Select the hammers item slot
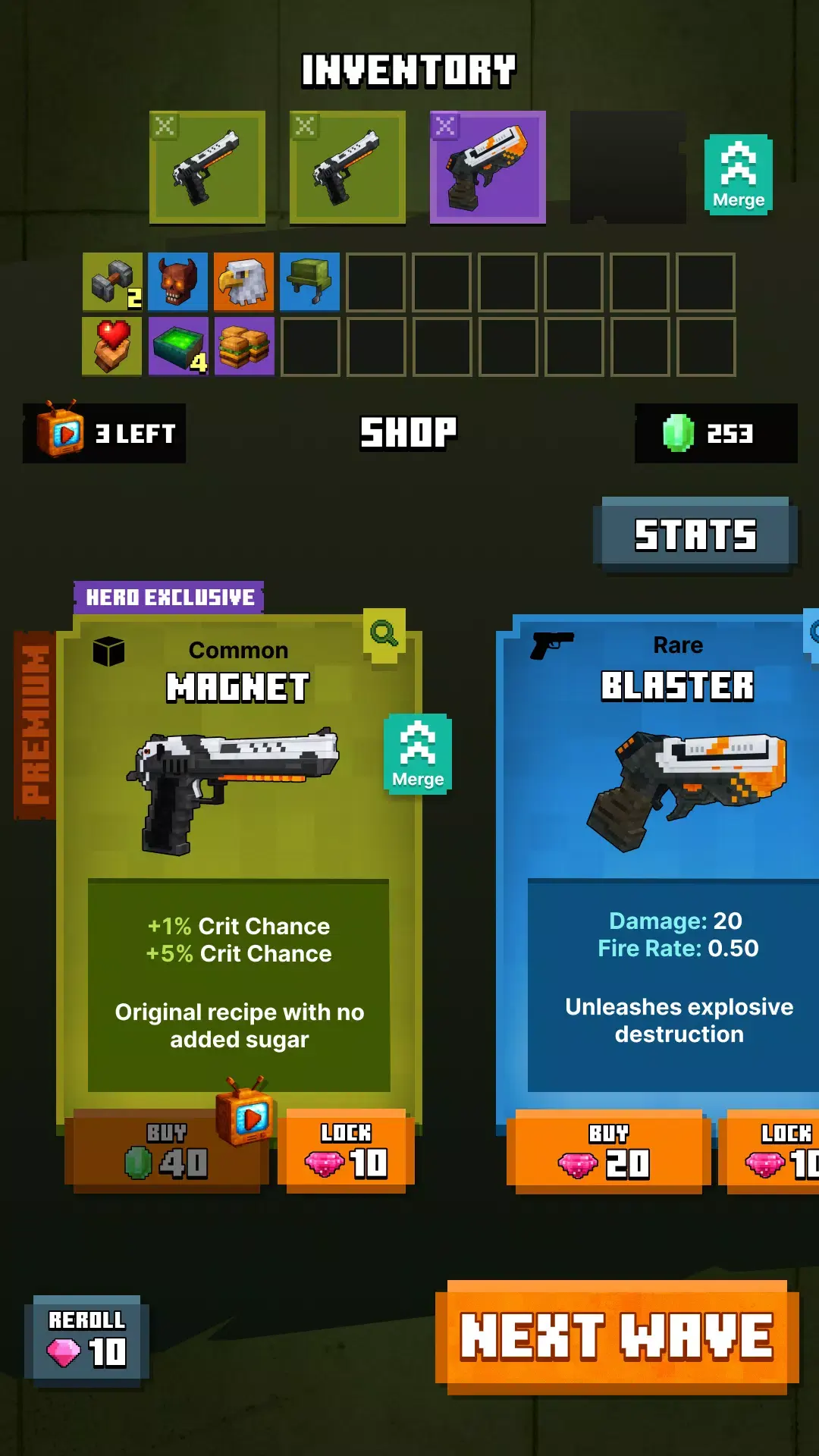This screenshot has width=819, height=1456. [111, 282]
